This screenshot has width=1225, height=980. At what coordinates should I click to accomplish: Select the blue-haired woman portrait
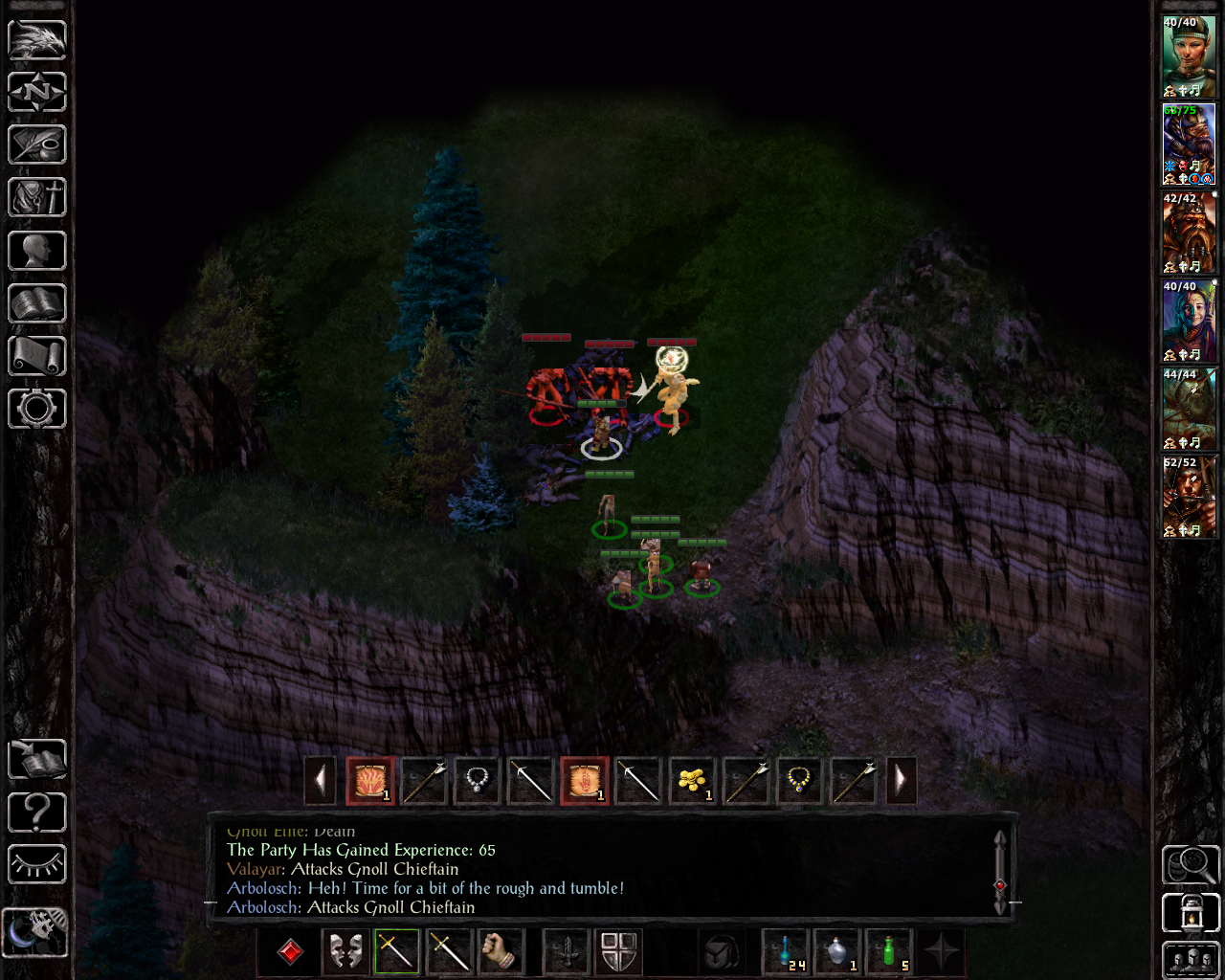1189,320
